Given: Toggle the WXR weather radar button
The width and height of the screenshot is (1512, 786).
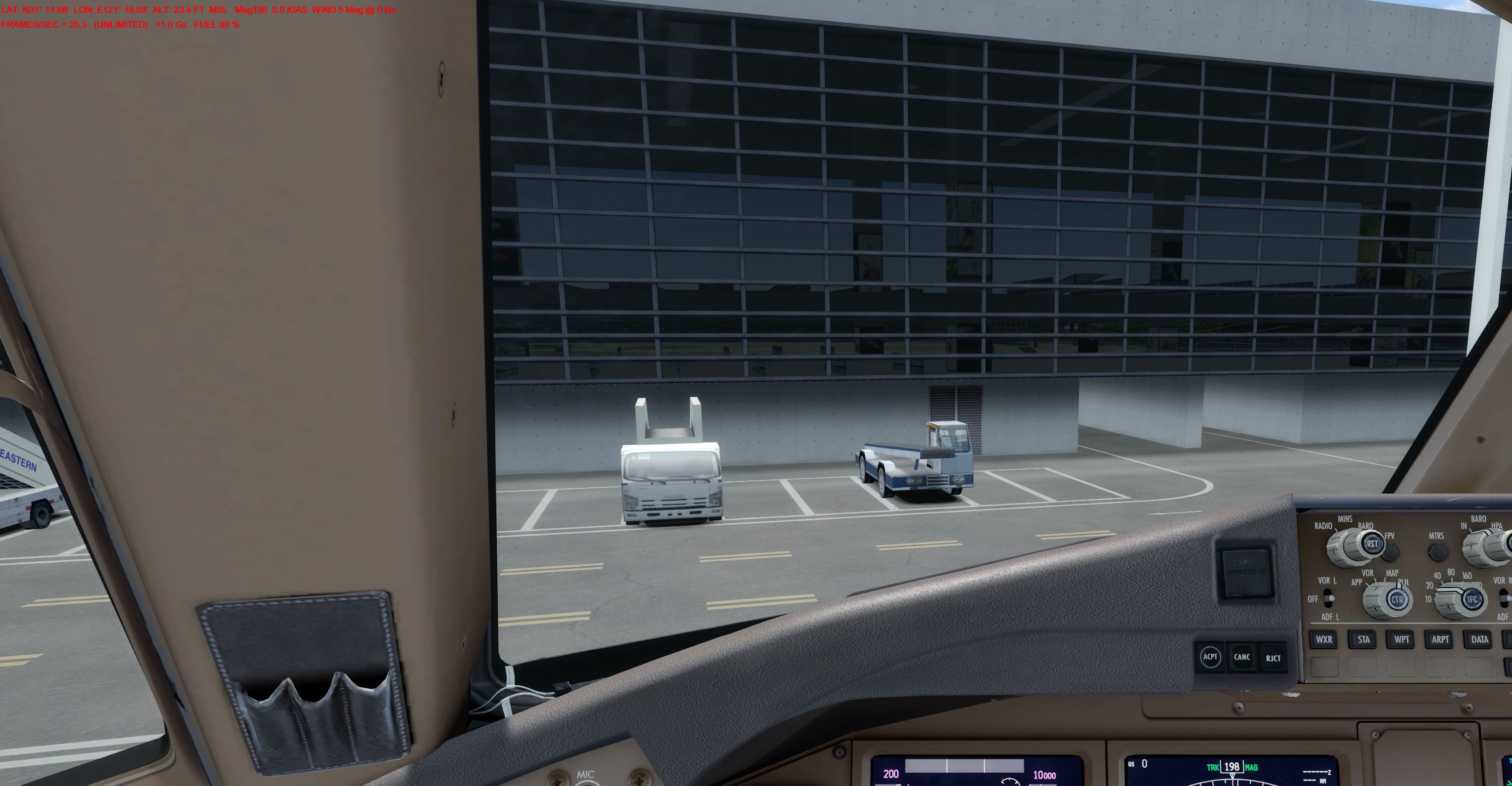Looking at the screenshot, I should [x=1323, y=639].
